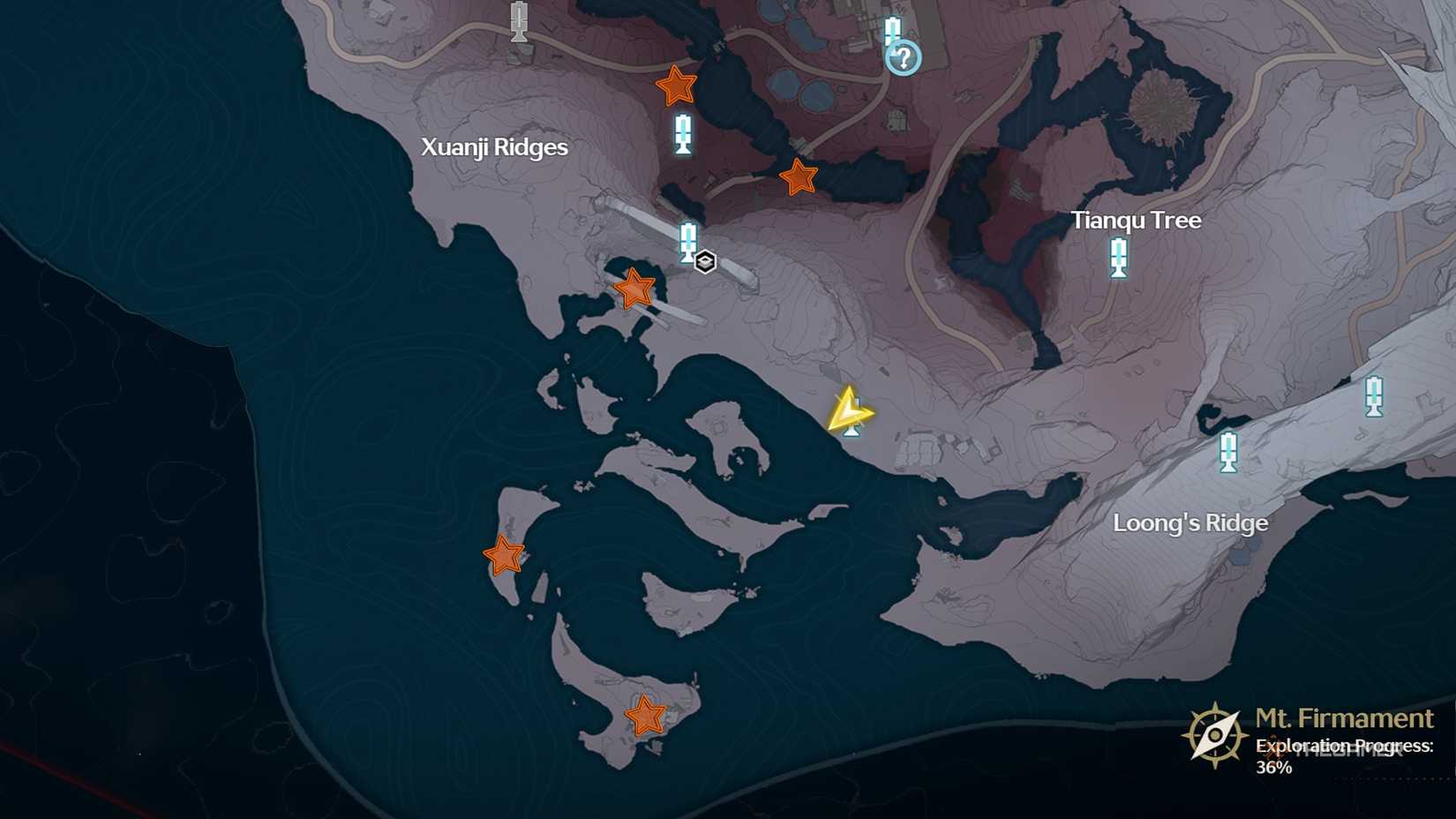1456x819 pixels.
Task: Select the star marker on the peninsula near Xuanji Ridges
Action: click(x=634, y=287)
